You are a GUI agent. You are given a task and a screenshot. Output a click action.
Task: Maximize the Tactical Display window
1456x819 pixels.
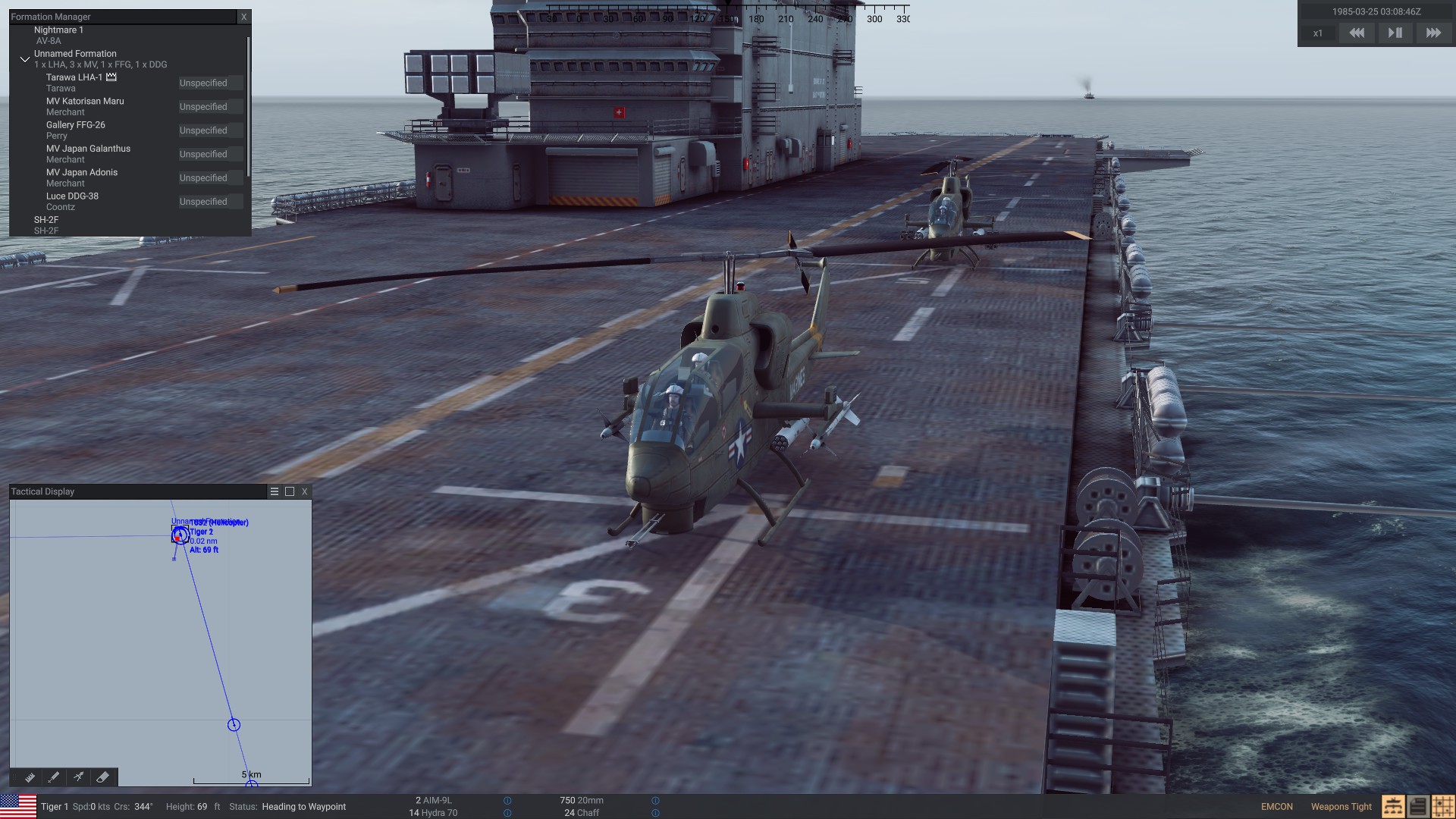(290, 491)
